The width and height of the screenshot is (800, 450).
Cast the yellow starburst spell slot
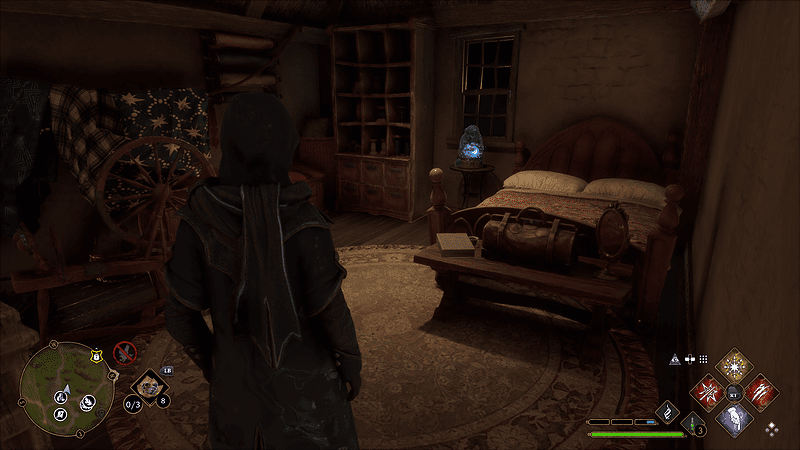tap(735, 364)
